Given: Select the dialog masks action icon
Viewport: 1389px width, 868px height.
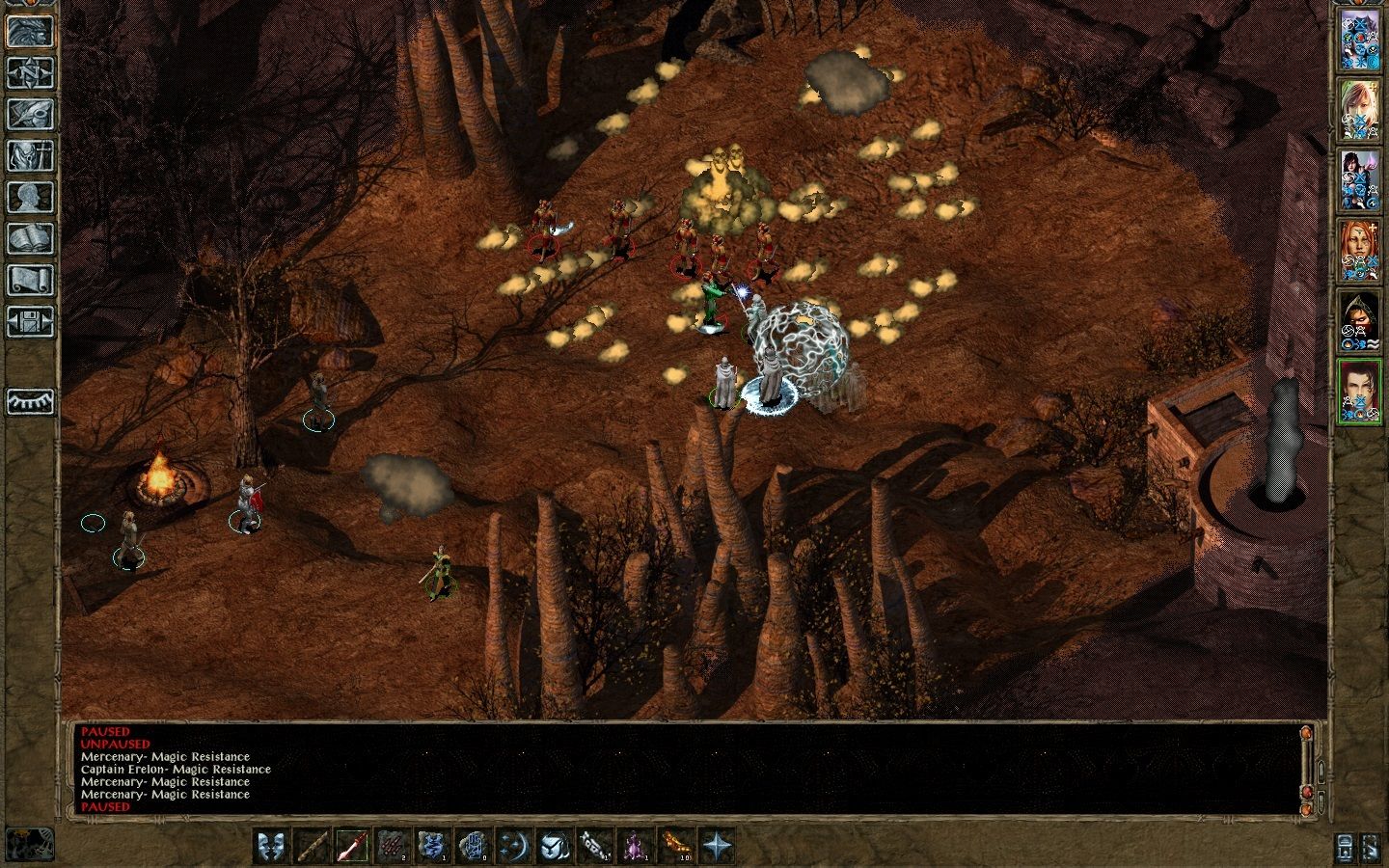Looking at the screenshot, I should [269, 844].
